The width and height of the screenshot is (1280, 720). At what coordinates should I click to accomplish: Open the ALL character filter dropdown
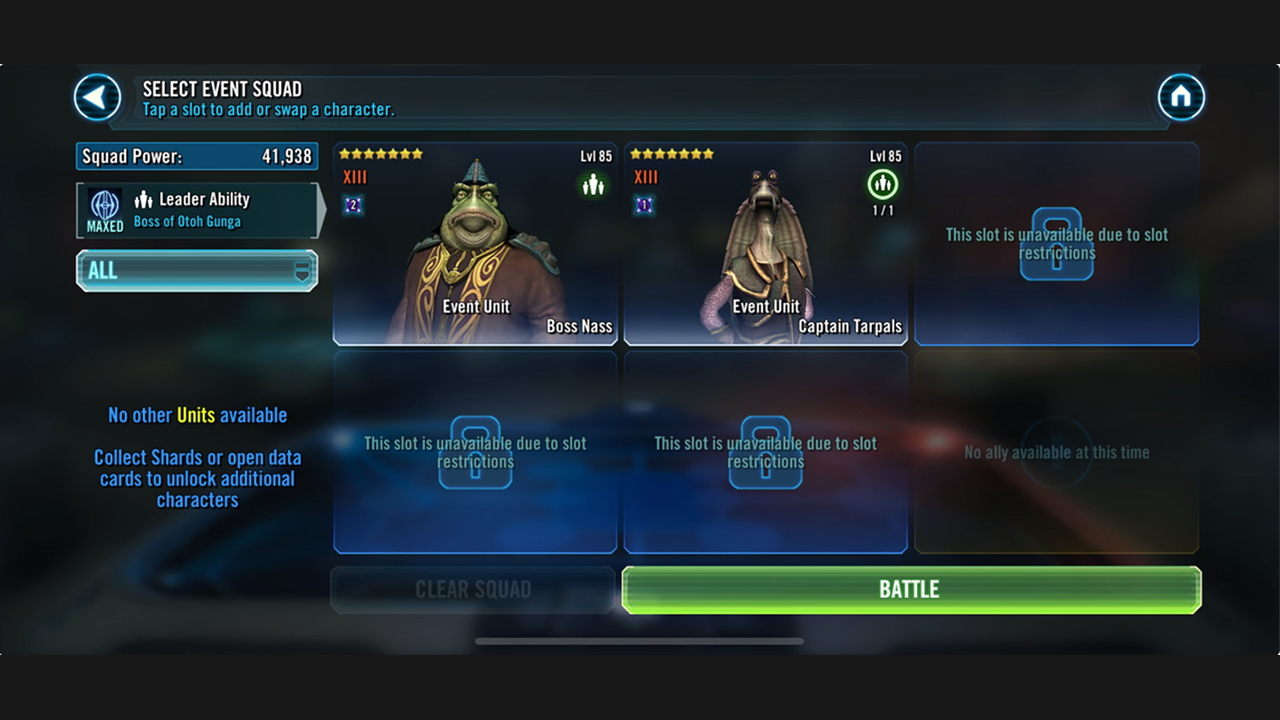coord(196,270)
